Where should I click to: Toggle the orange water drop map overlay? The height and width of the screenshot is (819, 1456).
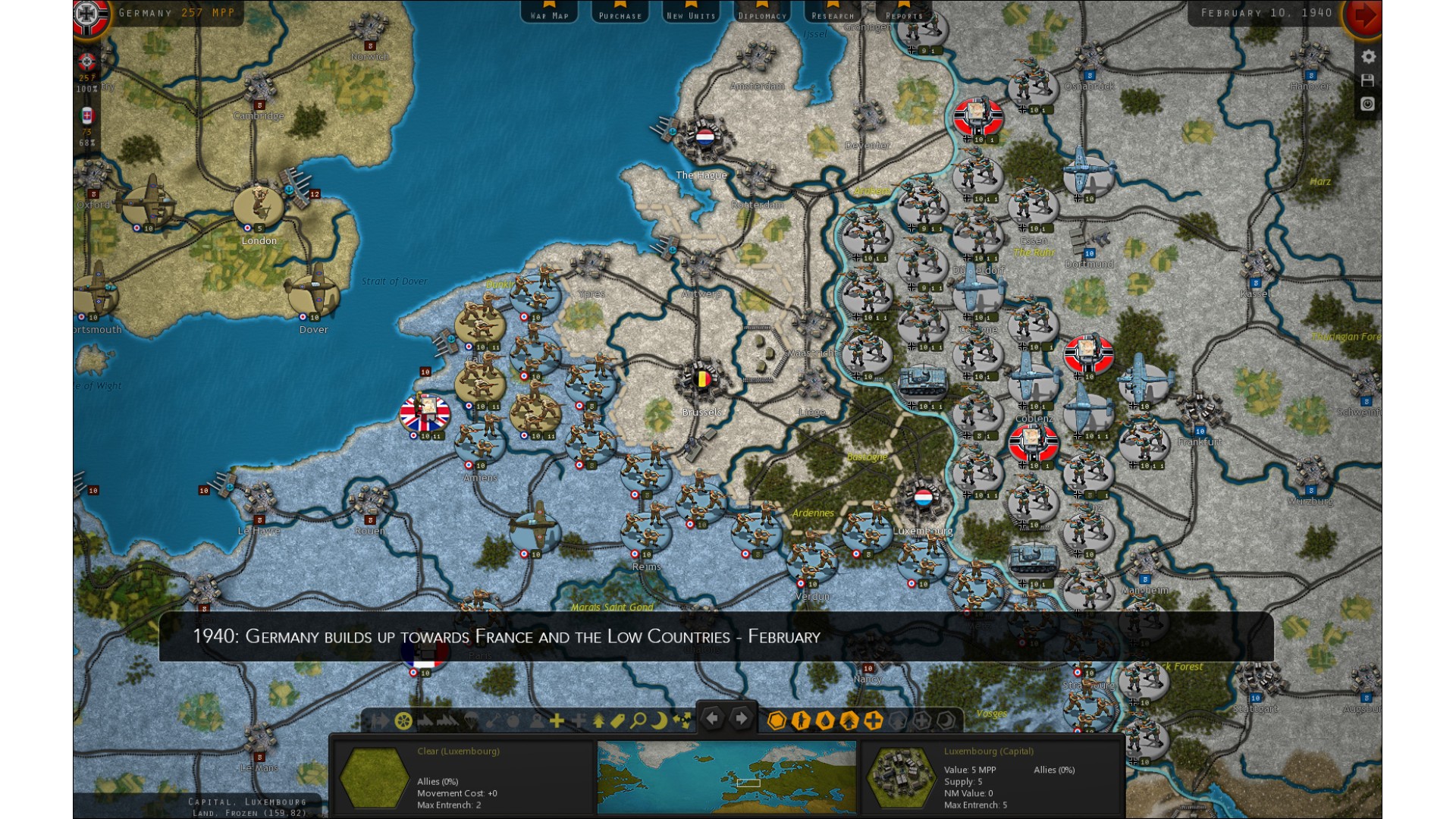(x=825, y=720)
